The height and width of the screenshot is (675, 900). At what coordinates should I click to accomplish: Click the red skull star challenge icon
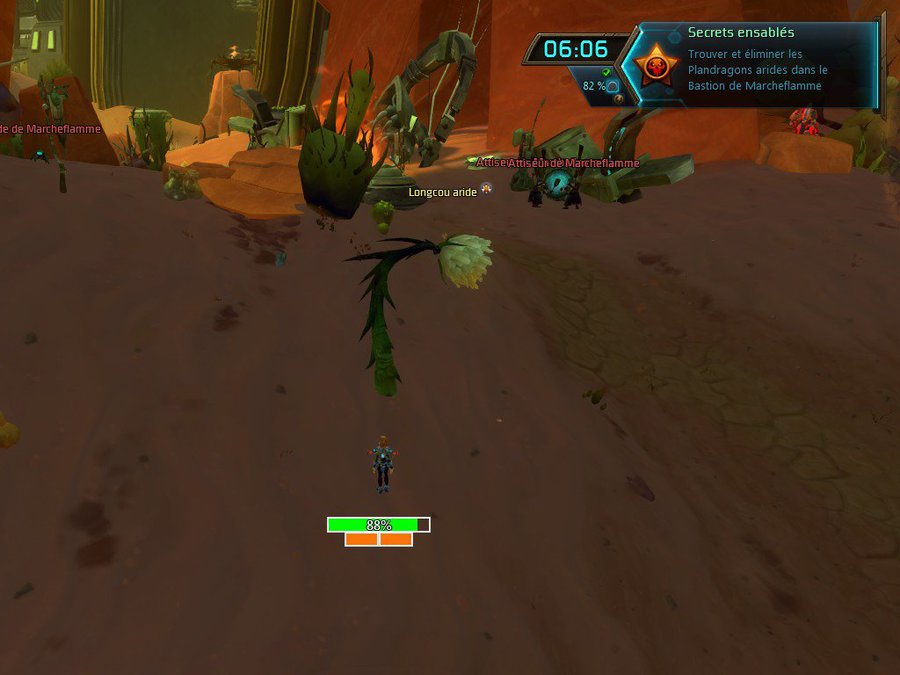tap(656, 66)
